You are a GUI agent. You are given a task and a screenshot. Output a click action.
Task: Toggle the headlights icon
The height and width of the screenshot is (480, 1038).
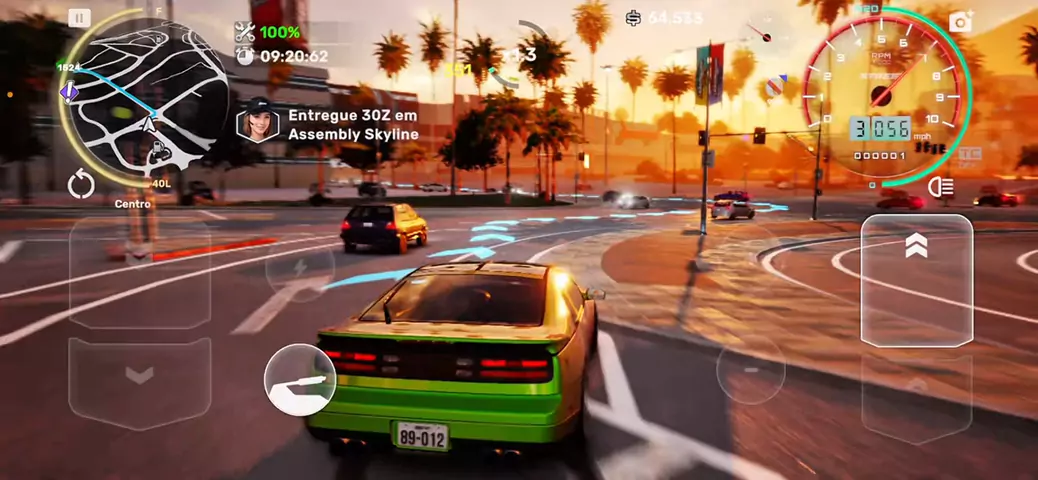pyautogui.click(x=940, y=187)
